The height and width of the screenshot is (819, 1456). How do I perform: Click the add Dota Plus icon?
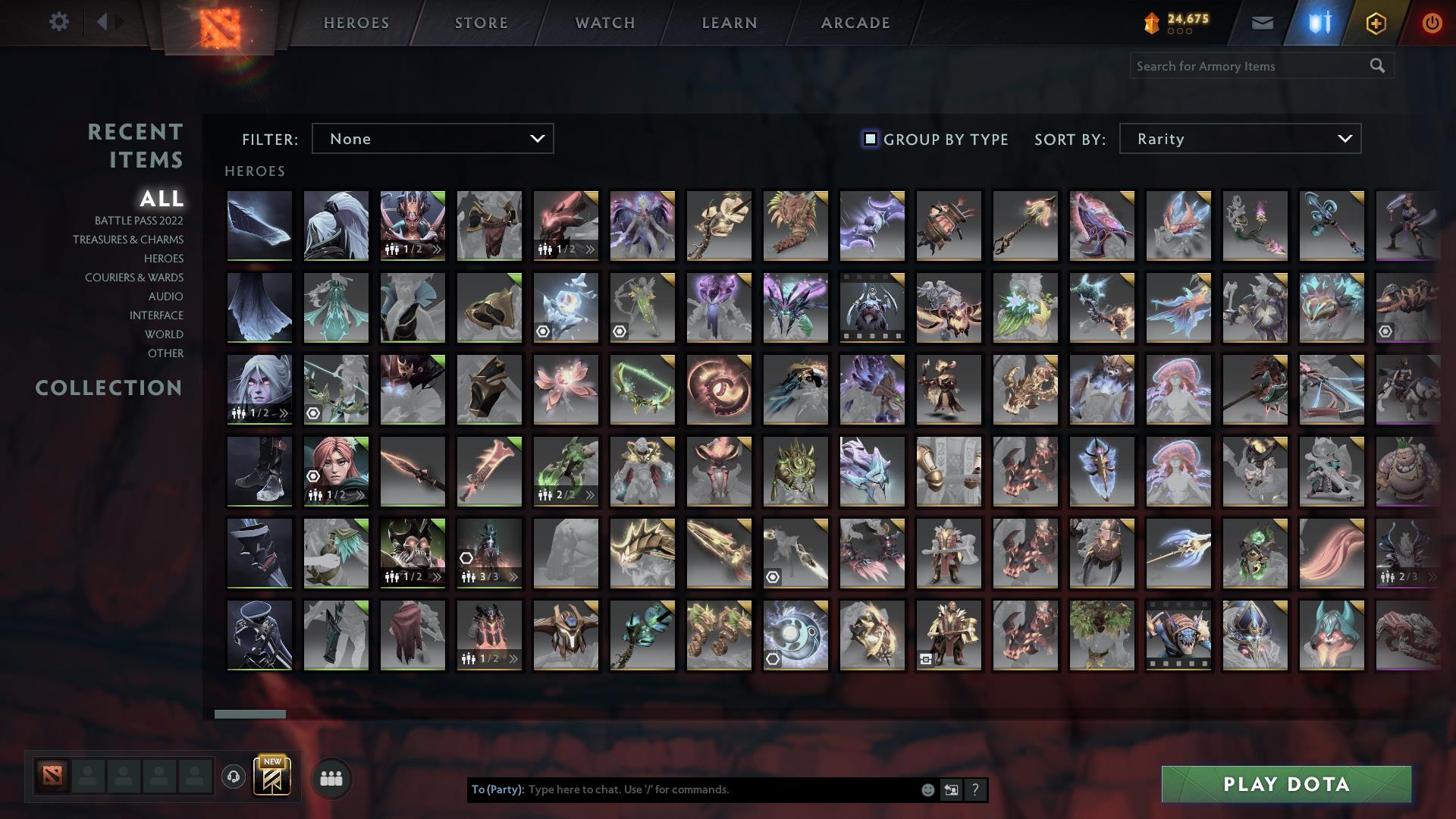point(1375,23)
